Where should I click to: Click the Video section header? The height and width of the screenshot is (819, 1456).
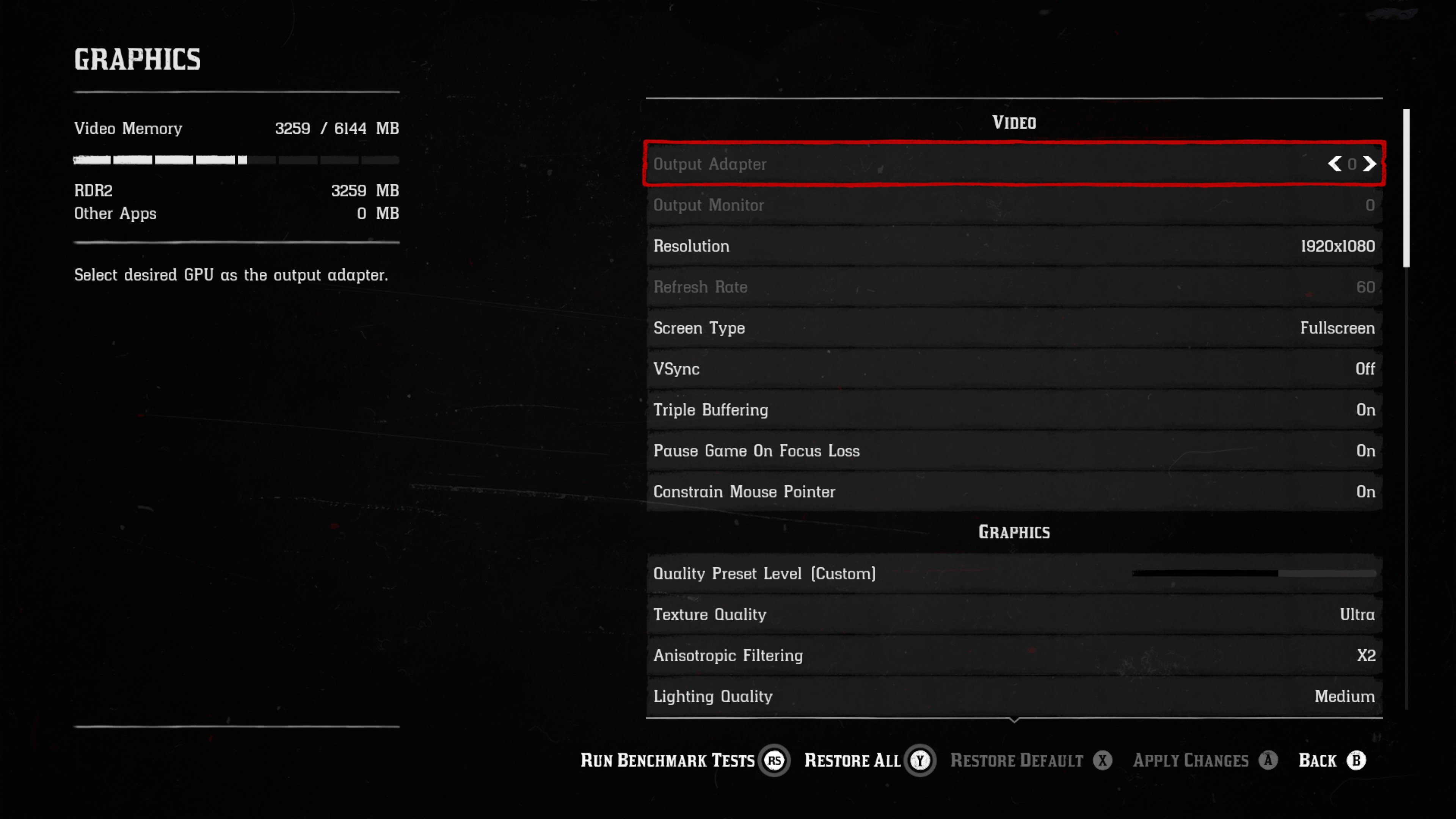pos(1014,122)
